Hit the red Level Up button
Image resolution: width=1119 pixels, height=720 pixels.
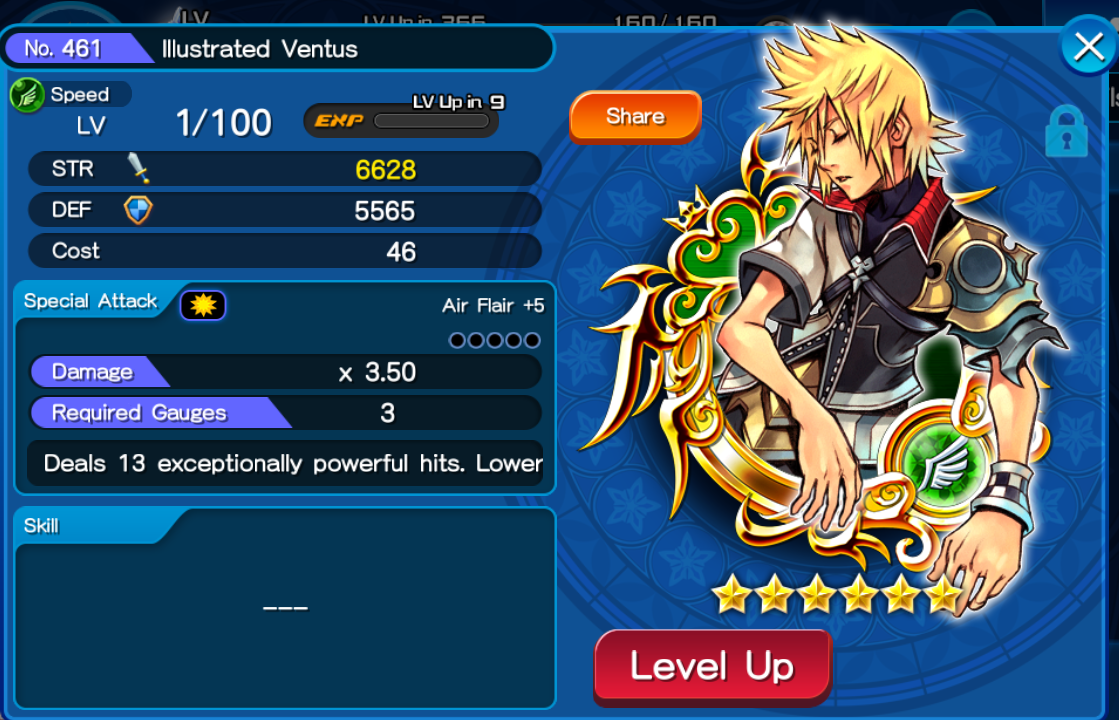coord(712,666)
